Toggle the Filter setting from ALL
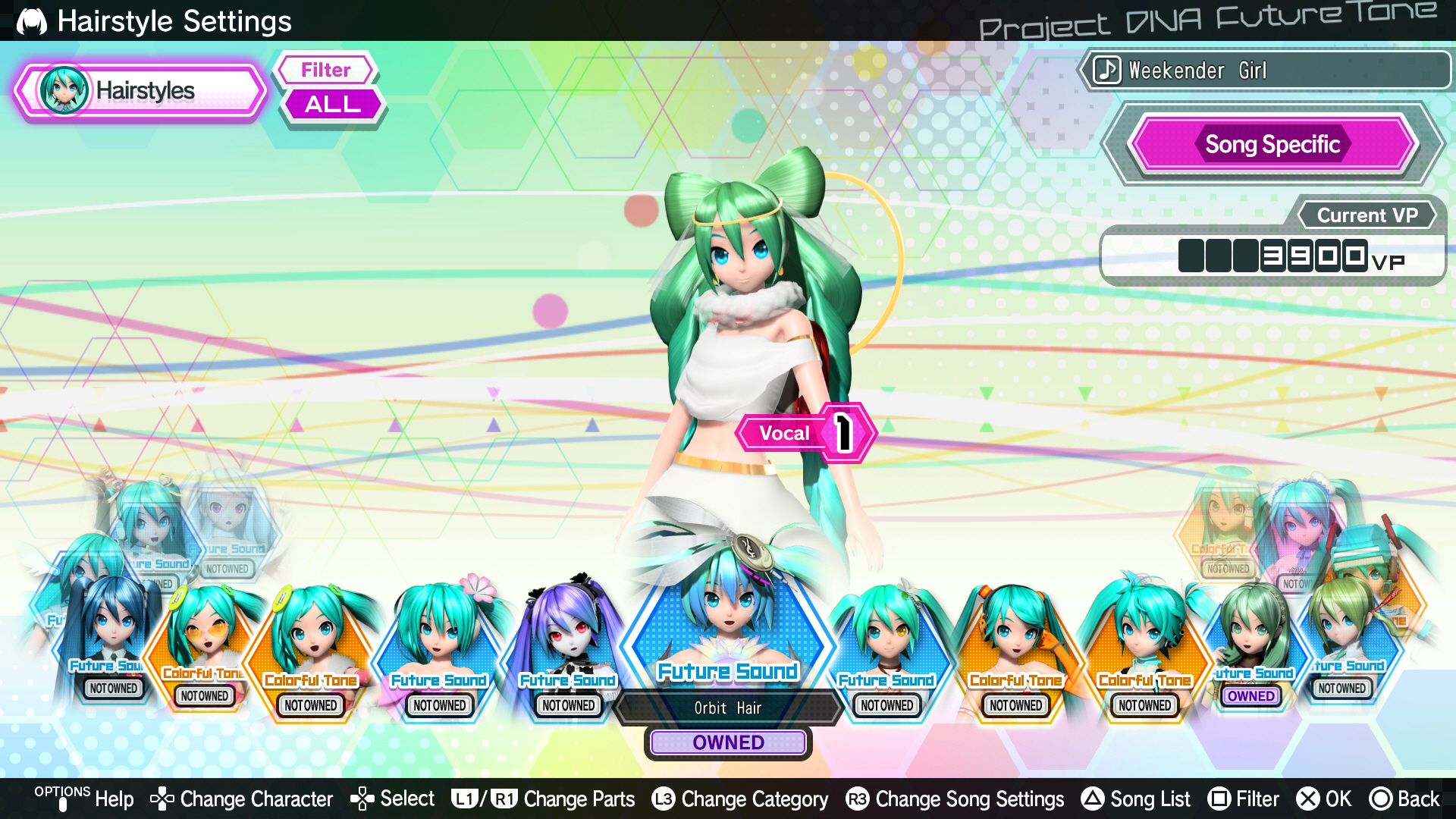1456x819 pixels. click(331, 104)
